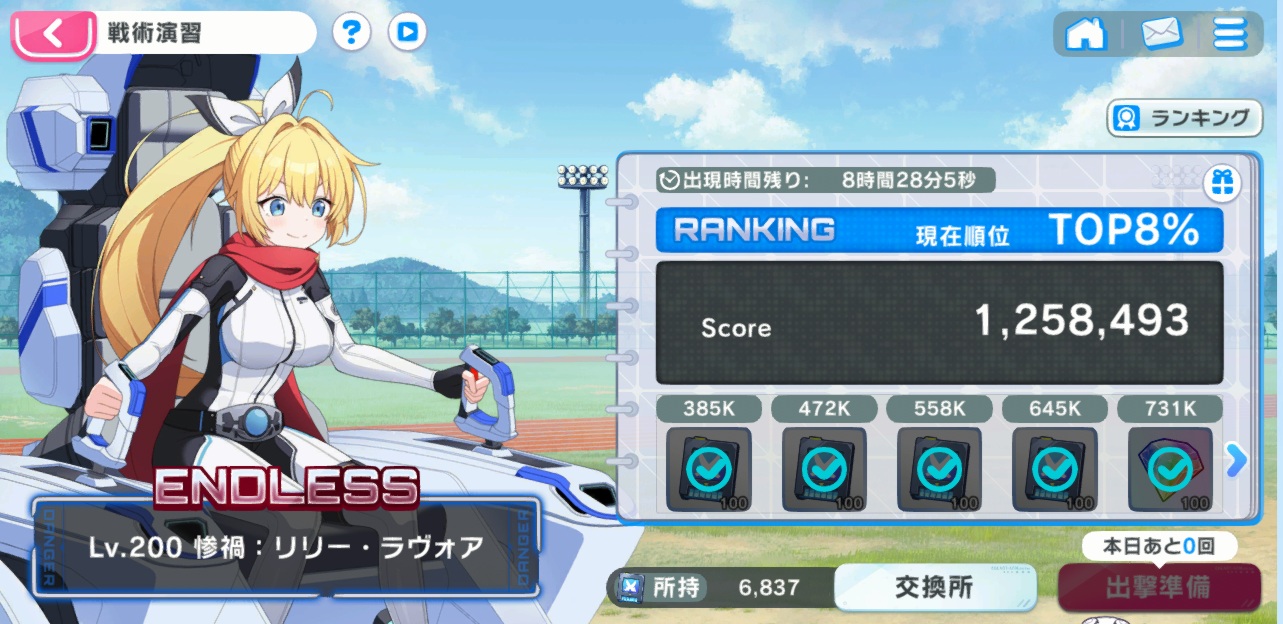Tap the 出撃準備 sortie preparation button
The width and height of the screenshot is (1283, 624).
point(1158,588)
